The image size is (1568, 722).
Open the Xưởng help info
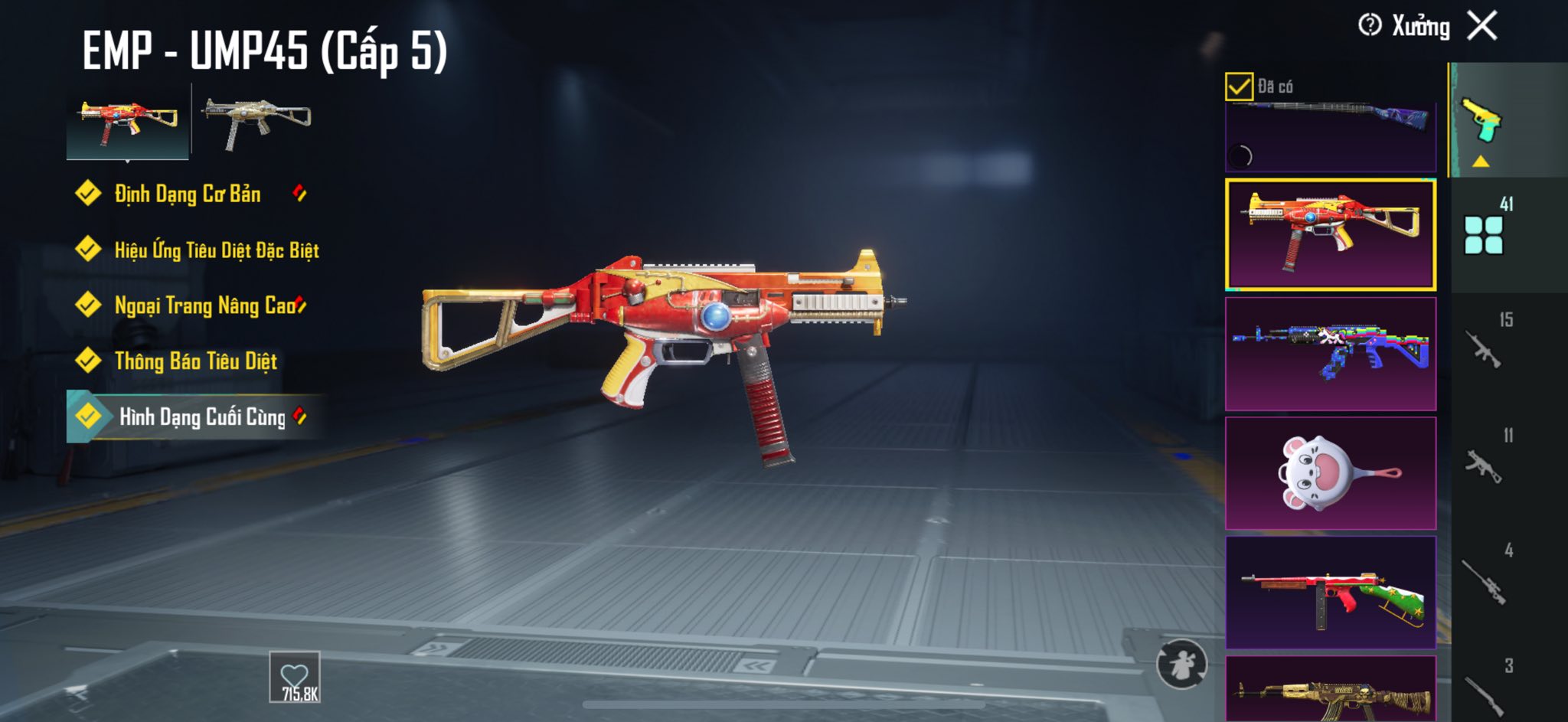click(1370, 25)
